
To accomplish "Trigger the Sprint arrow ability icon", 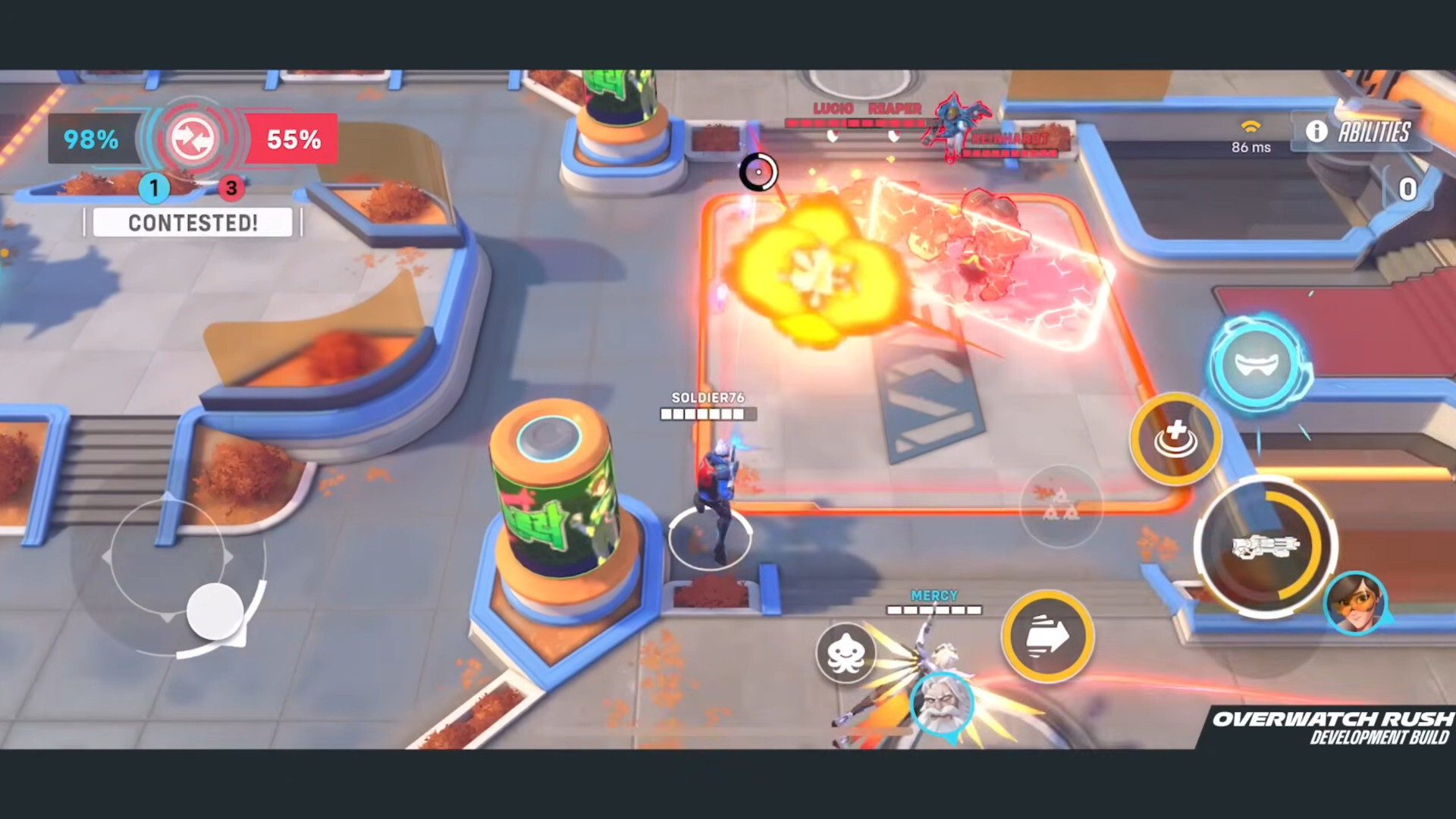I will (x=1048, y=637).
